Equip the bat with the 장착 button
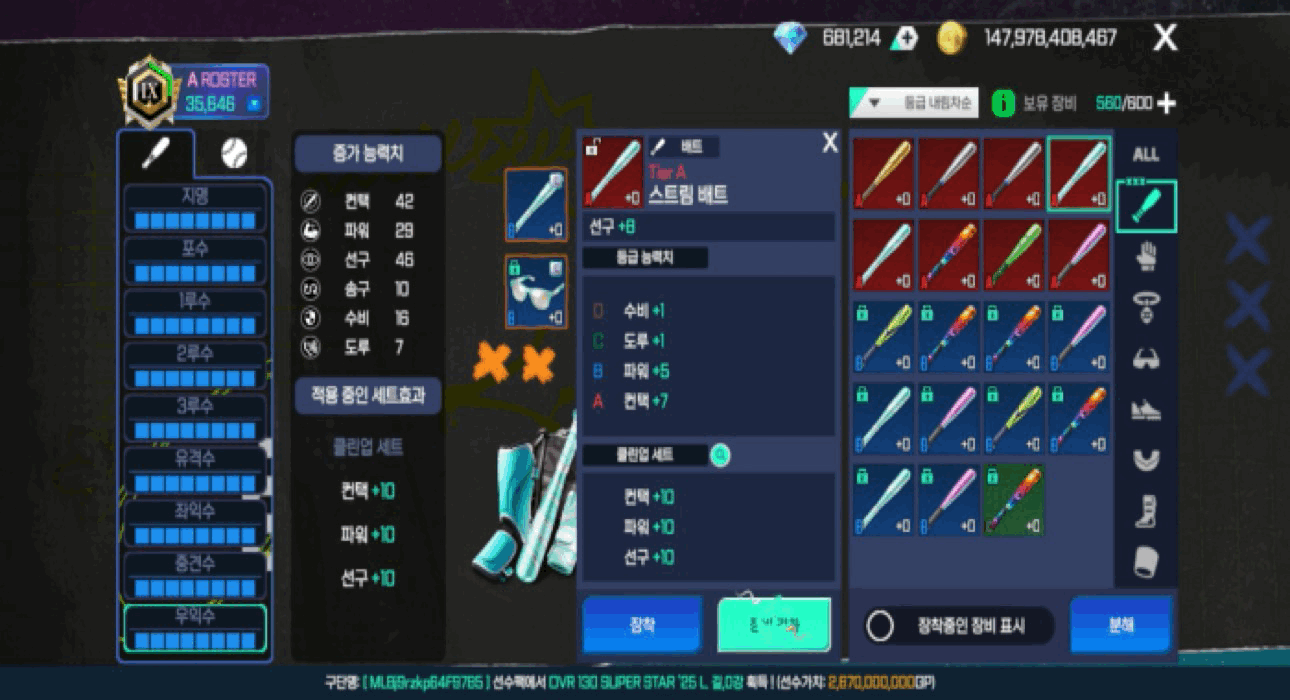 (x=642, y=625)
